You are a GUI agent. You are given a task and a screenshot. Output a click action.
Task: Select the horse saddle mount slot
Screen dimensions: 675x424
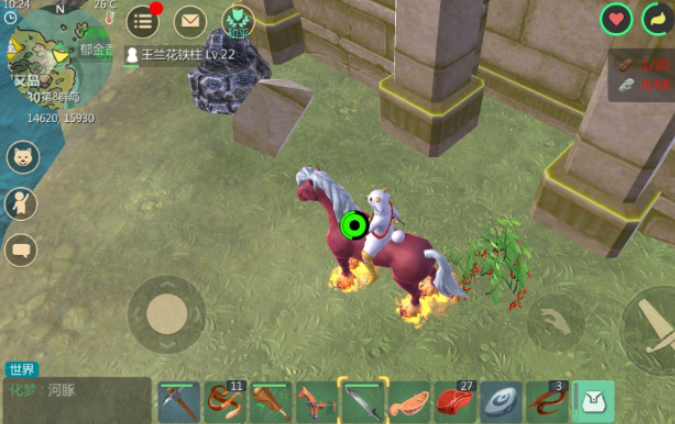[316, 401]
